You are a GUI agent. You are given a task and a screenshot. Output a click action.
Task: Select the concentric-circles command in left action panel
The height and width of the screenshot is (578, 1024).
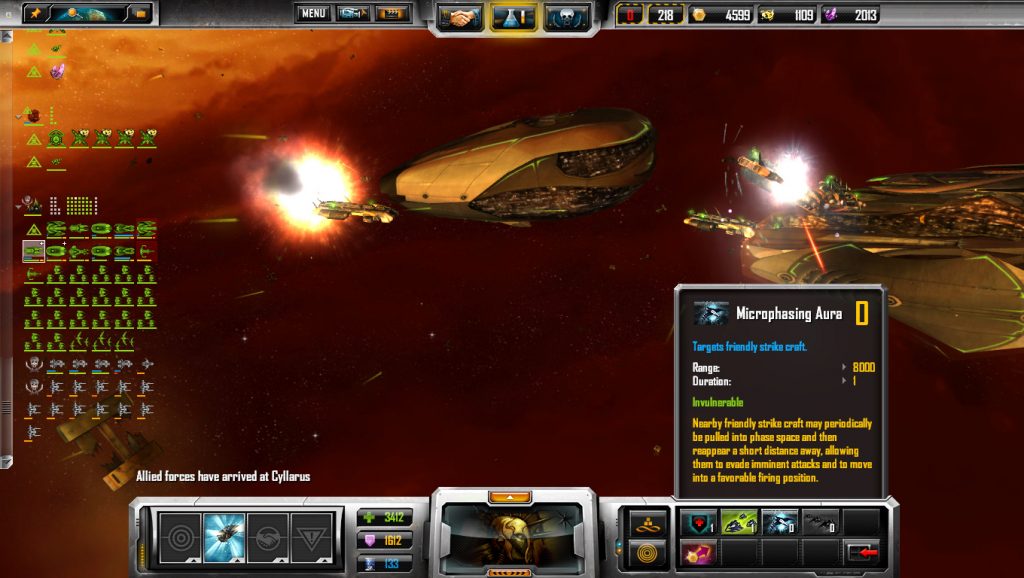(181, 537)
